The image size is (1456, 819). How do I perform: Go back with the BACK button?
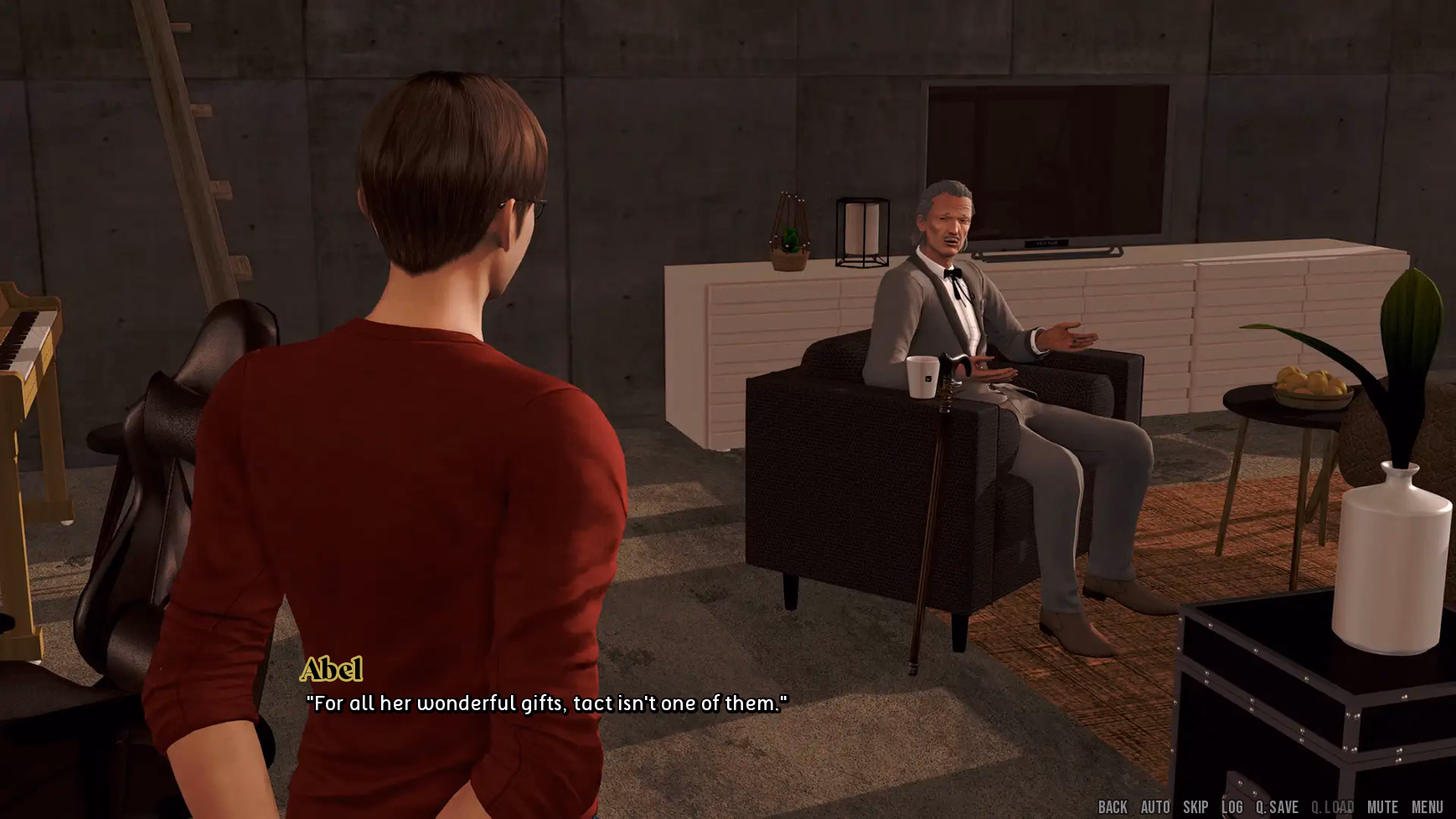click(x=1113, y=807)
